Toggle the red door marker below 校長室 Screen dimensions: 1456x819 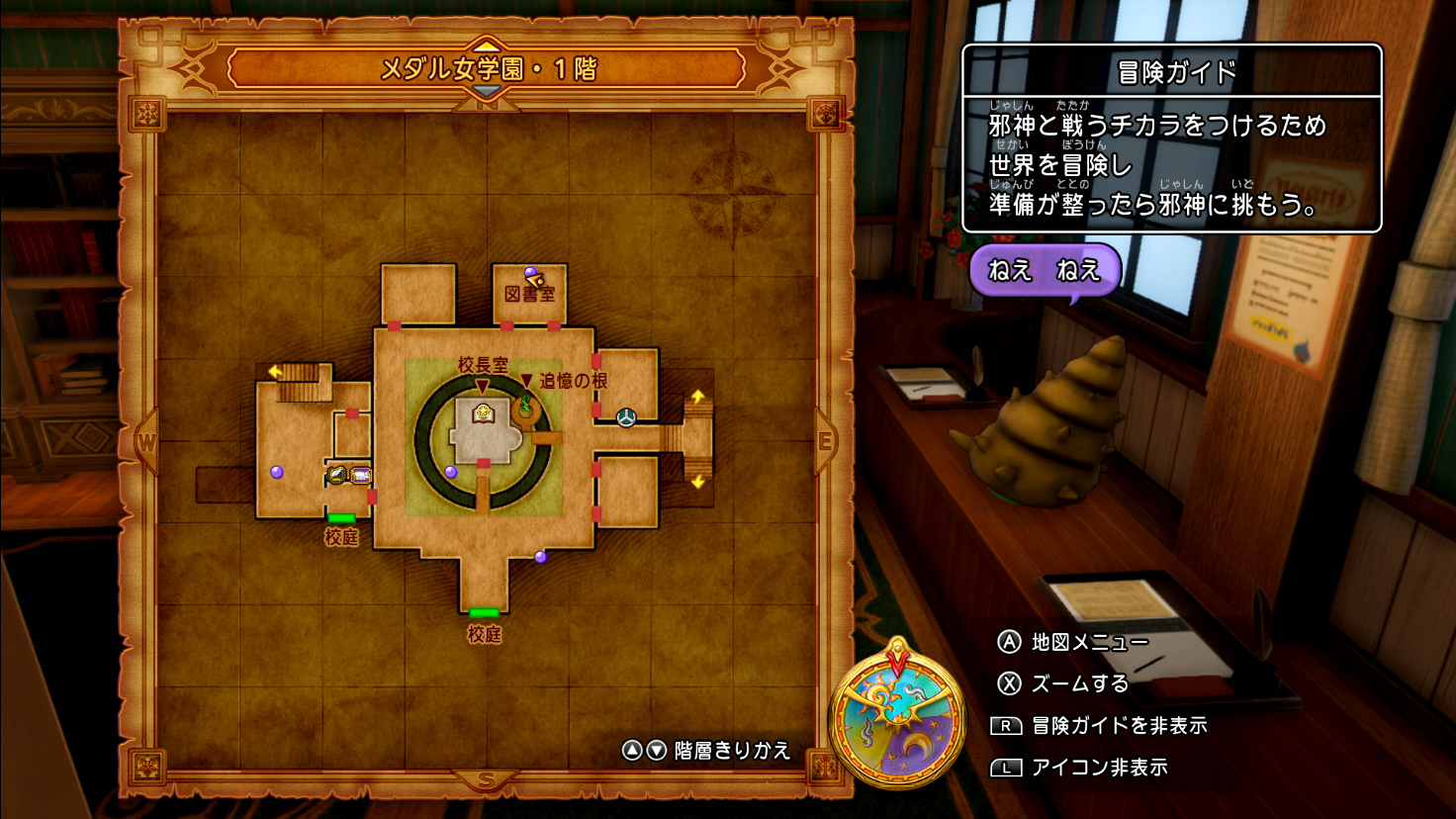[x=483, y=463]
